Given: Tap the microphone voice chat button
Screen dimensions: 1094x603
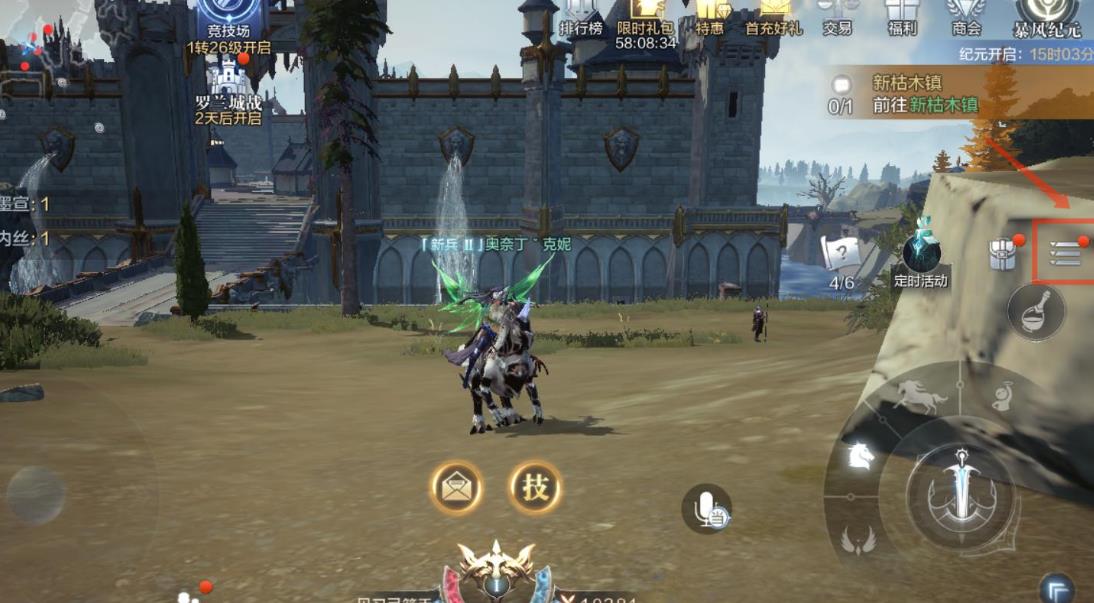Looking at the screenshot, I should [x=708, y=509].
